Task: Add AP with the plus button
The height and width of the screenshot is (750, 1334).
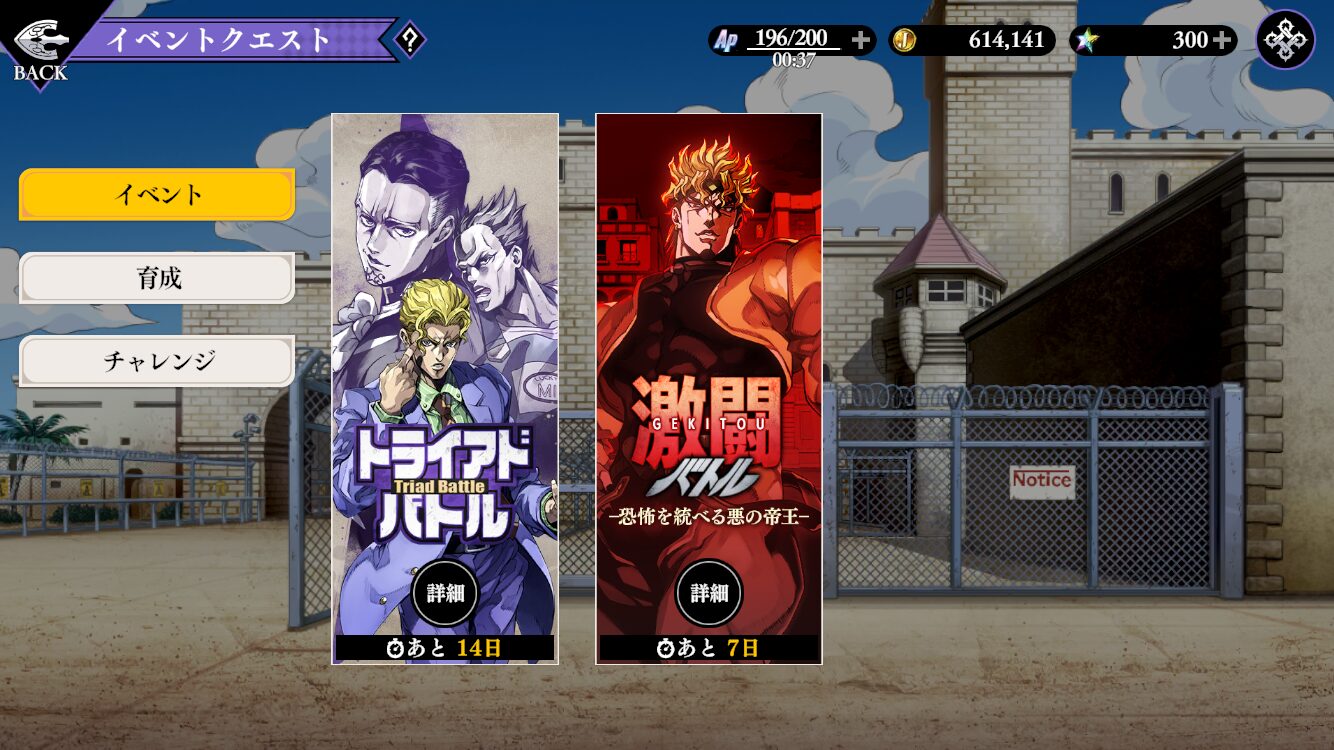Action: point(861,40)
